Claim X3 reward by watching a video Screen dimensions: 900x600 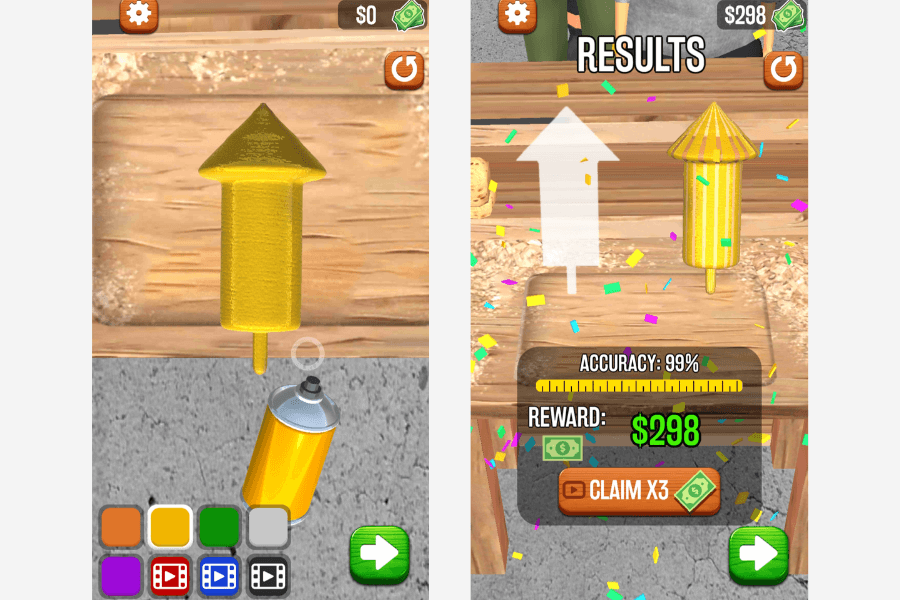639,491
